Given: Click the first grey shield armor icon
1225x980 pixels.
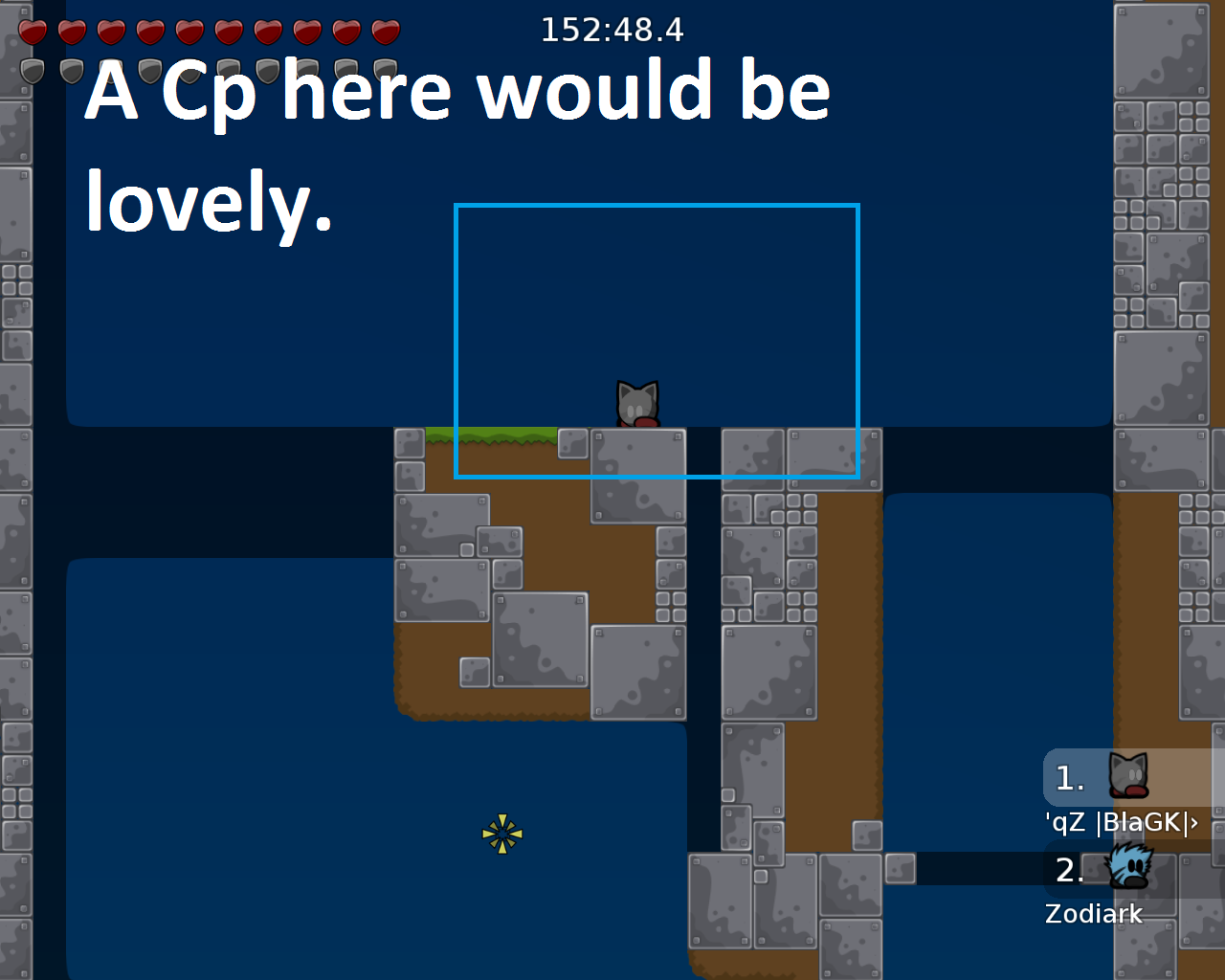Looking at the screenshot, I should coord(35,67).
